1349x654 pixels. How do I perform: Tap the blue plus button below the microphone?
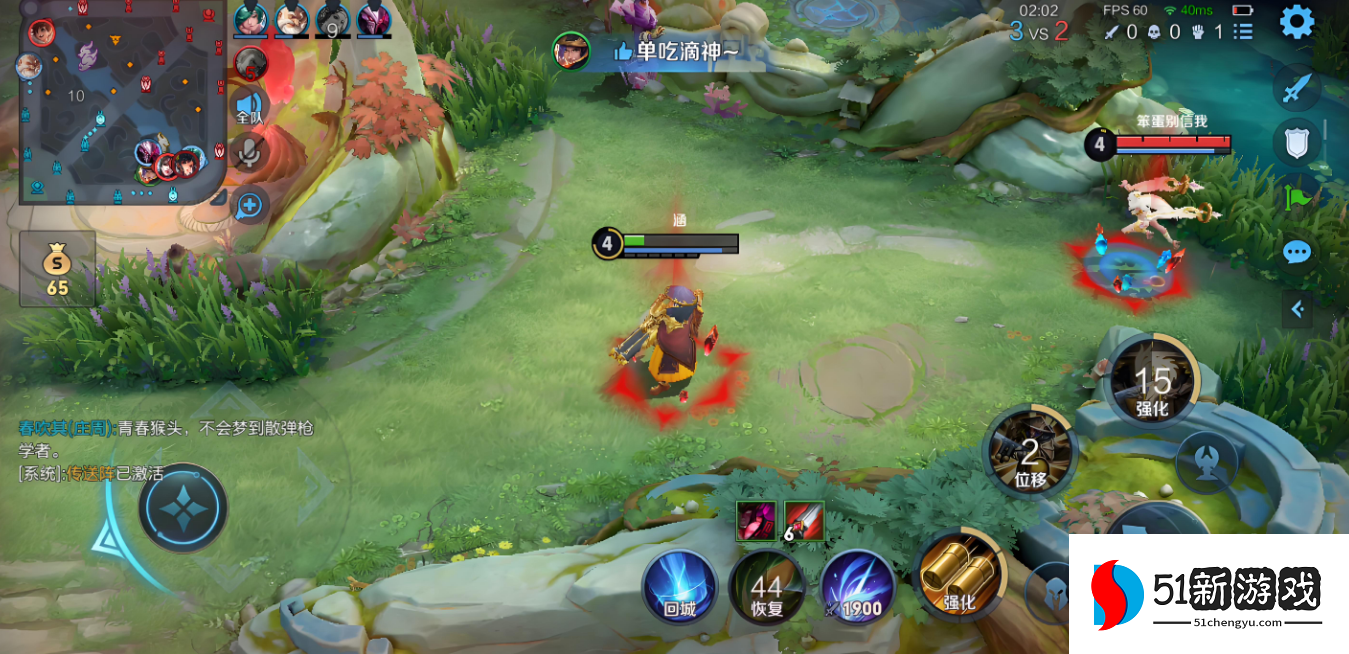249,206
